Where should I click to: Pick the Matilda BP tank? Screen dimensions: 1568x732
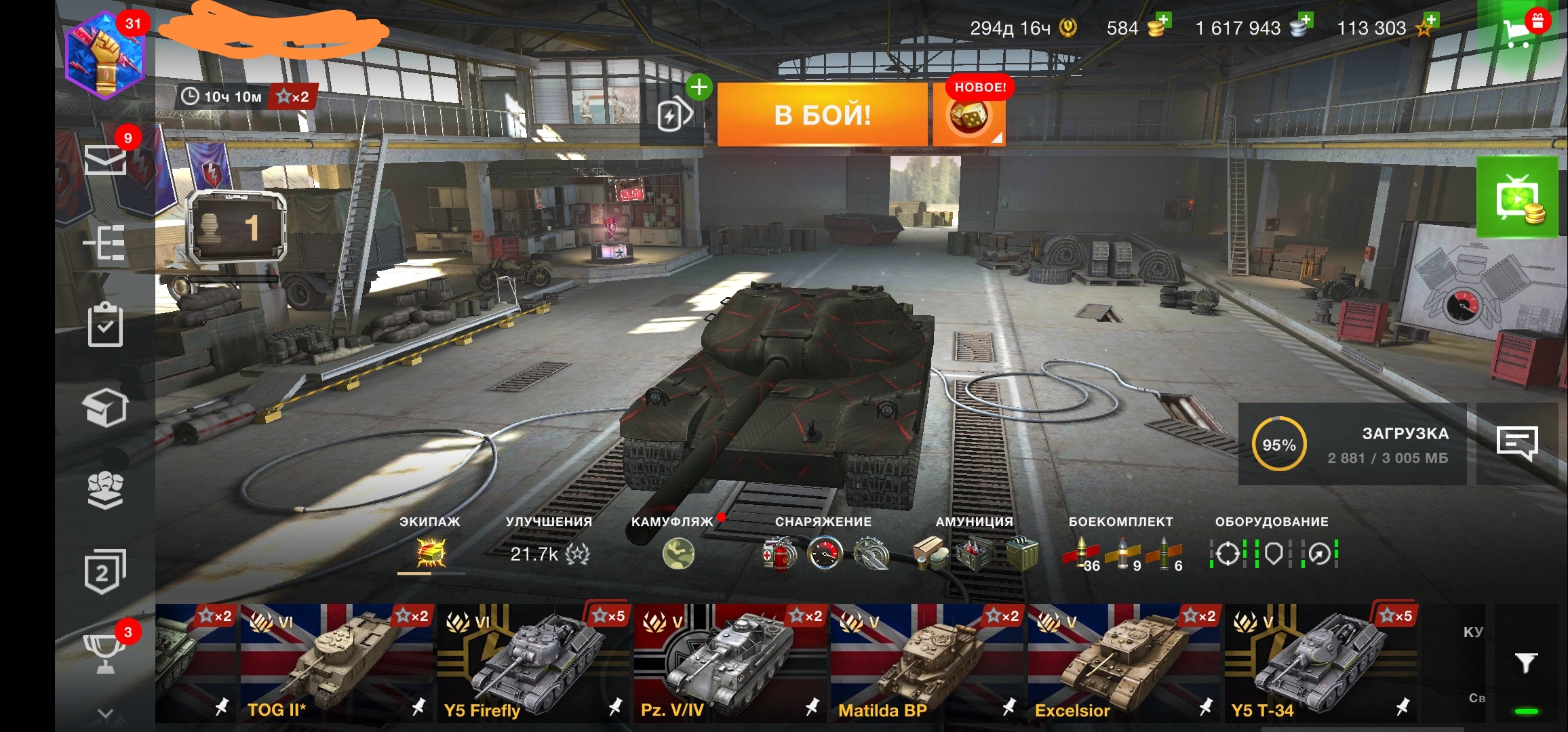point(927,663)
